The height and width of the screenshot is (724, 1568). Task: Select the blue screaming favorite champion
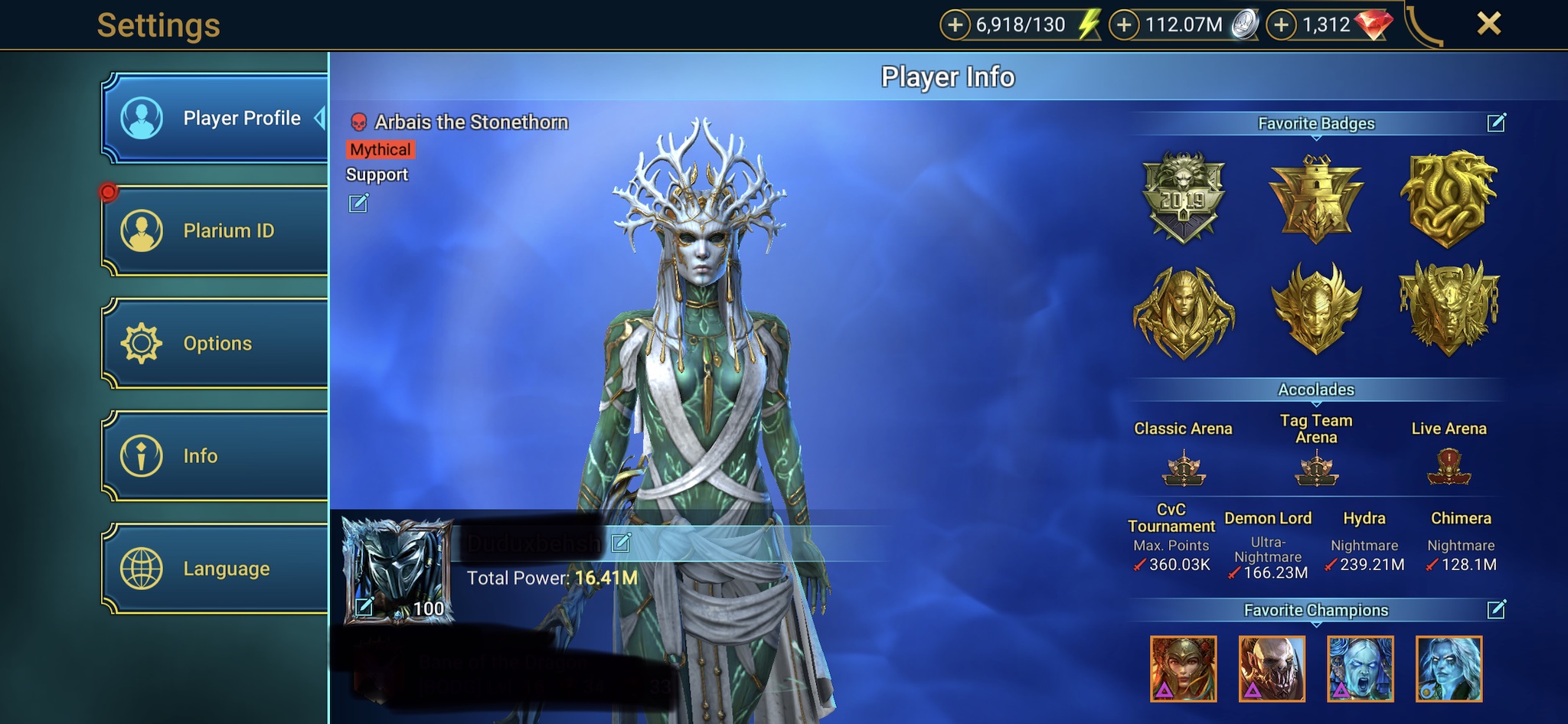[1361, 669]
